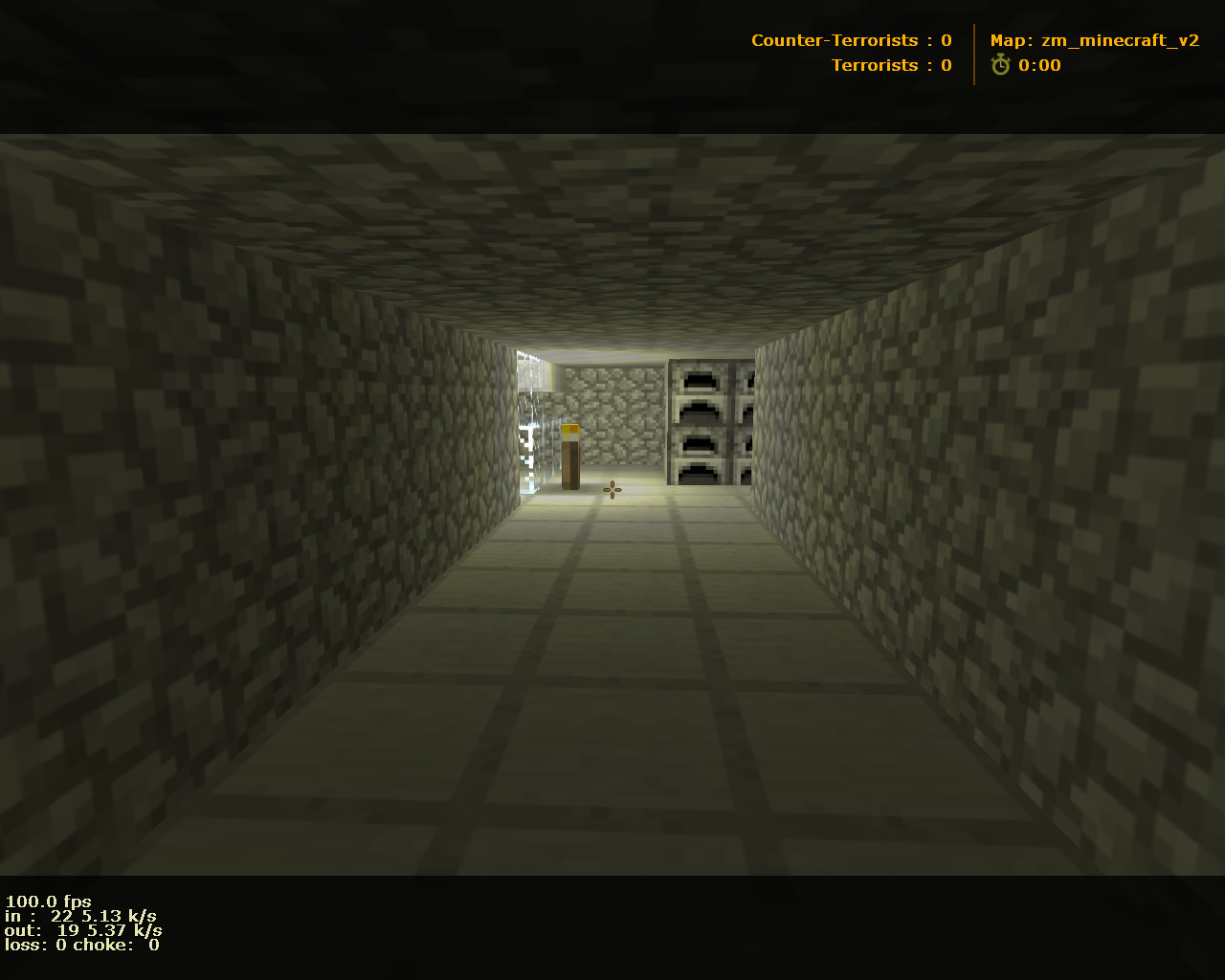Viewport: 1225px width, 980px height.
Task: Click the out: 19 bandwidth readout
Action: coord(81,929)
